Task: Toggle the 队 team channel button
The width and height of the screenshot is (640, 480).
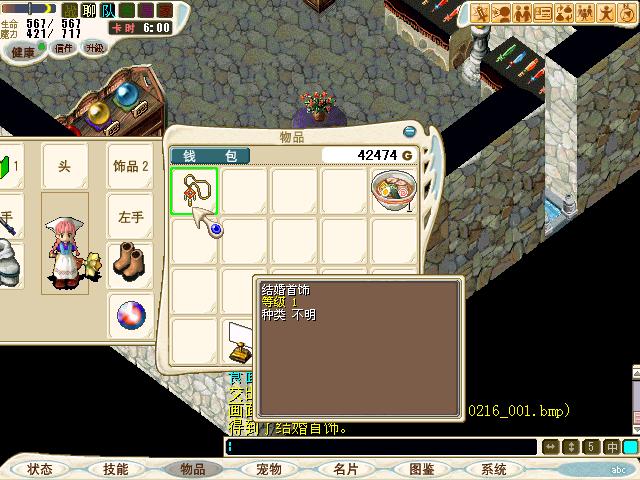Action: coord(108,10)
